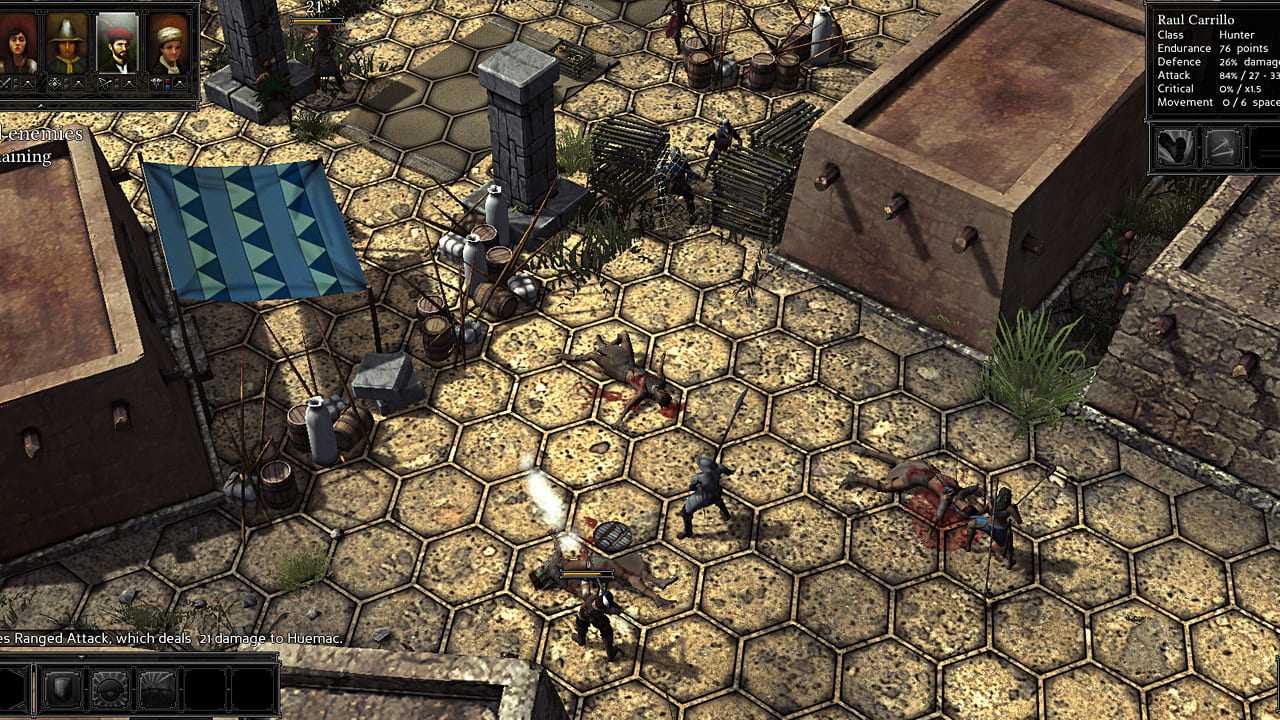Image resolution: width=1280 pixels, height=720 pixels.
Task: Pick the portrait with the tan turban
Action: click(x=168, y=42)
